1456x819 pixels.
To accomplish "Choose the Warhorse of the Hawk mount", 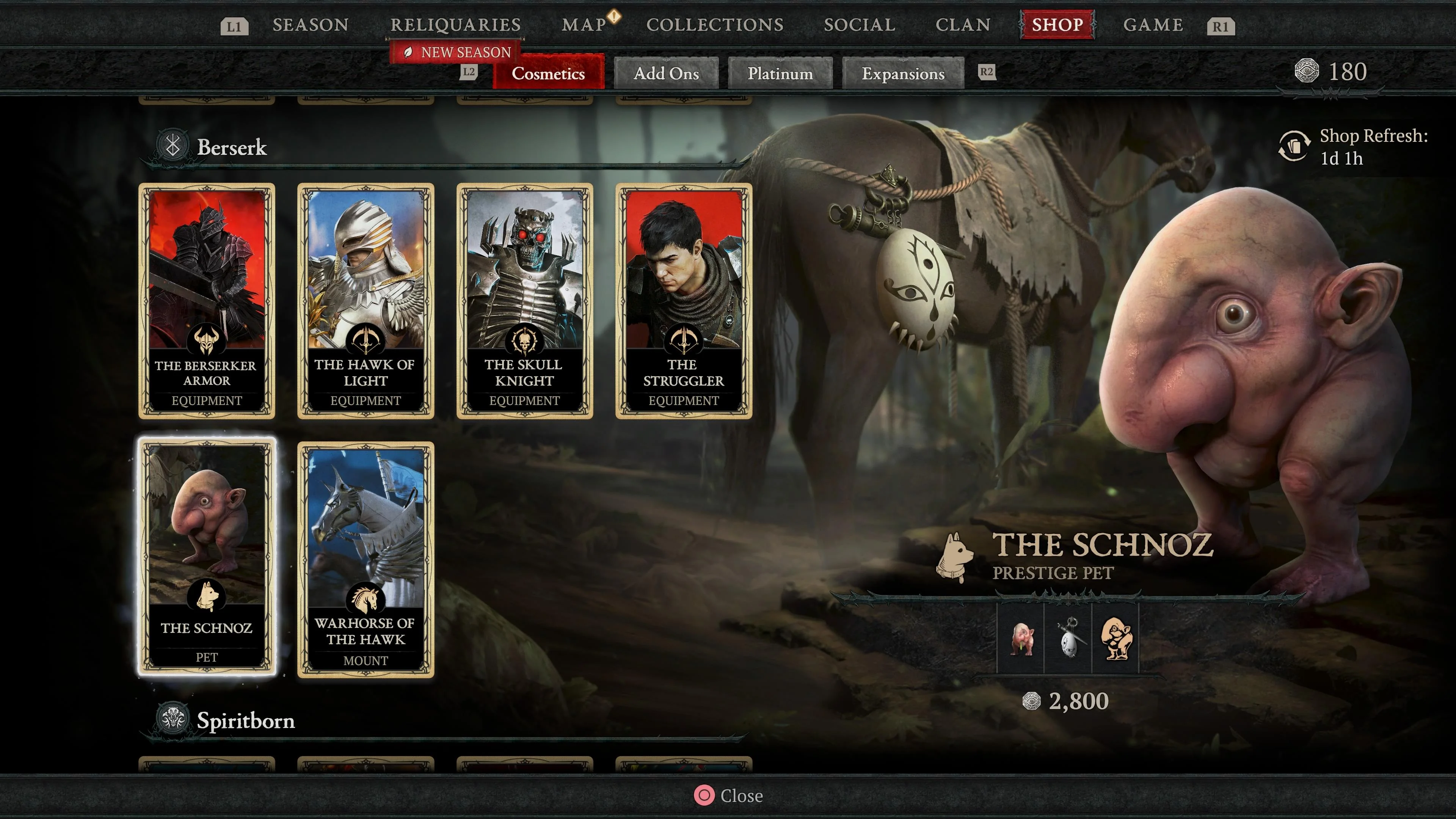I will pos(366,560).
